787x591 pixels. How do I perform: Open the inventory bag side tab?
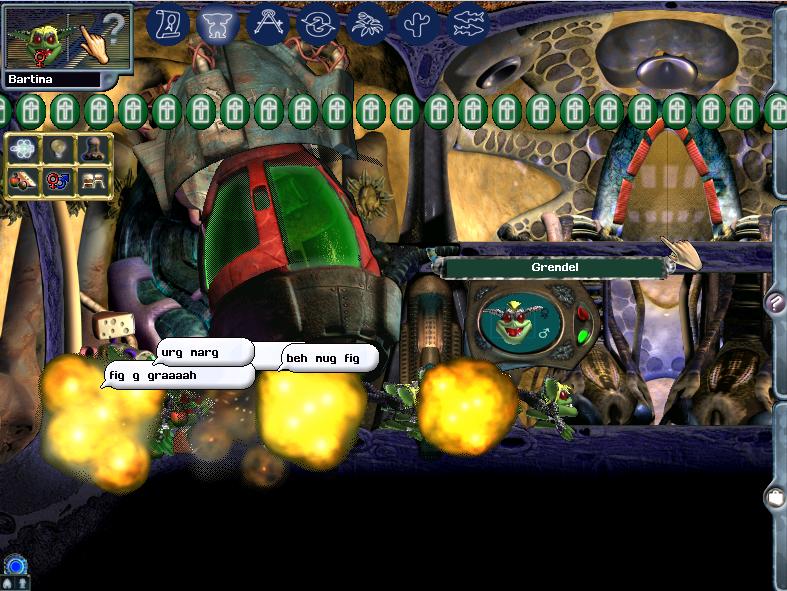(774, 497)
